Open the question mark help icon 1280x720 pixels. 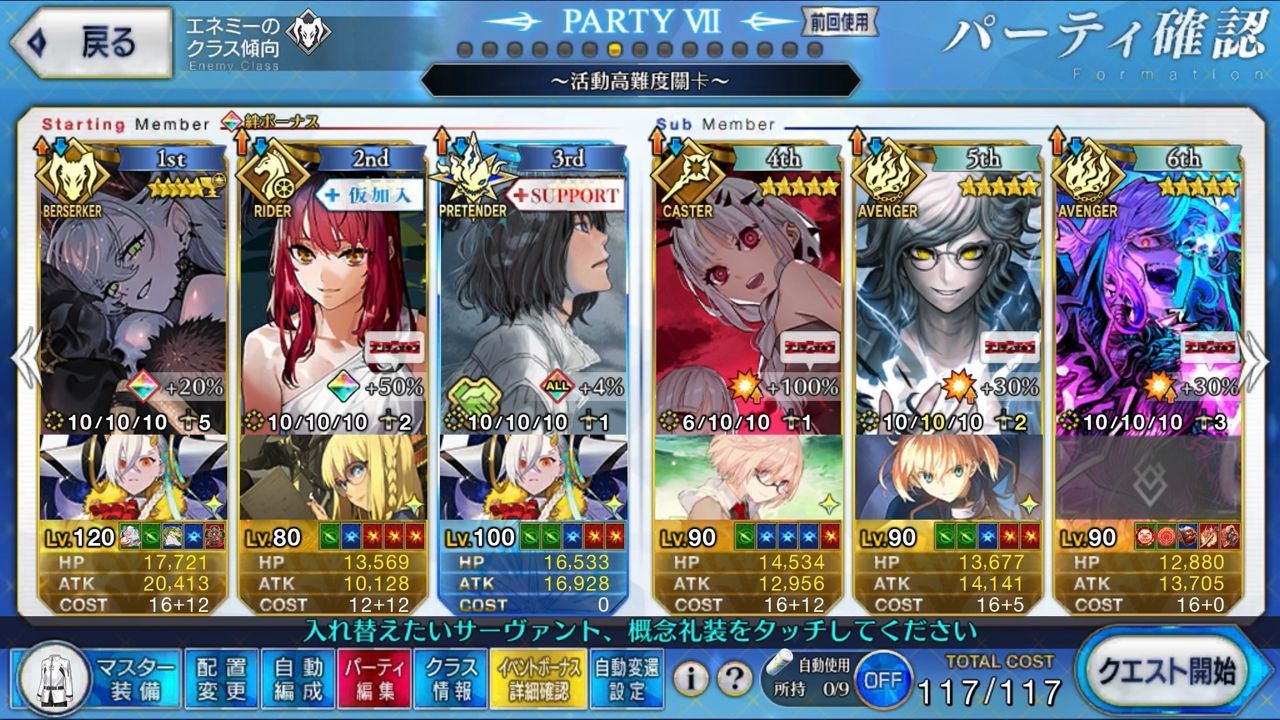tap(734, 680)
